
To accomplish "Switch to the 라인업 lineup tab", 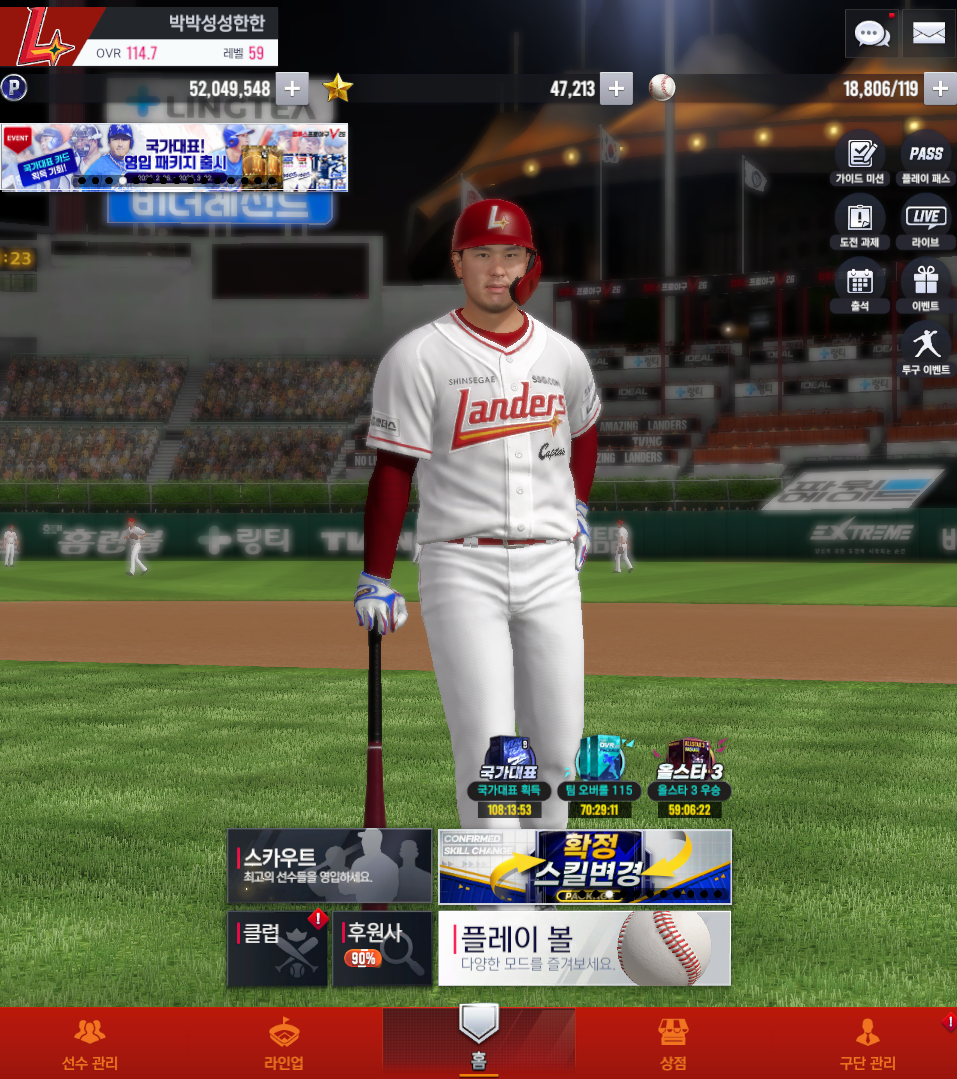I will (x=284, y=1044).
